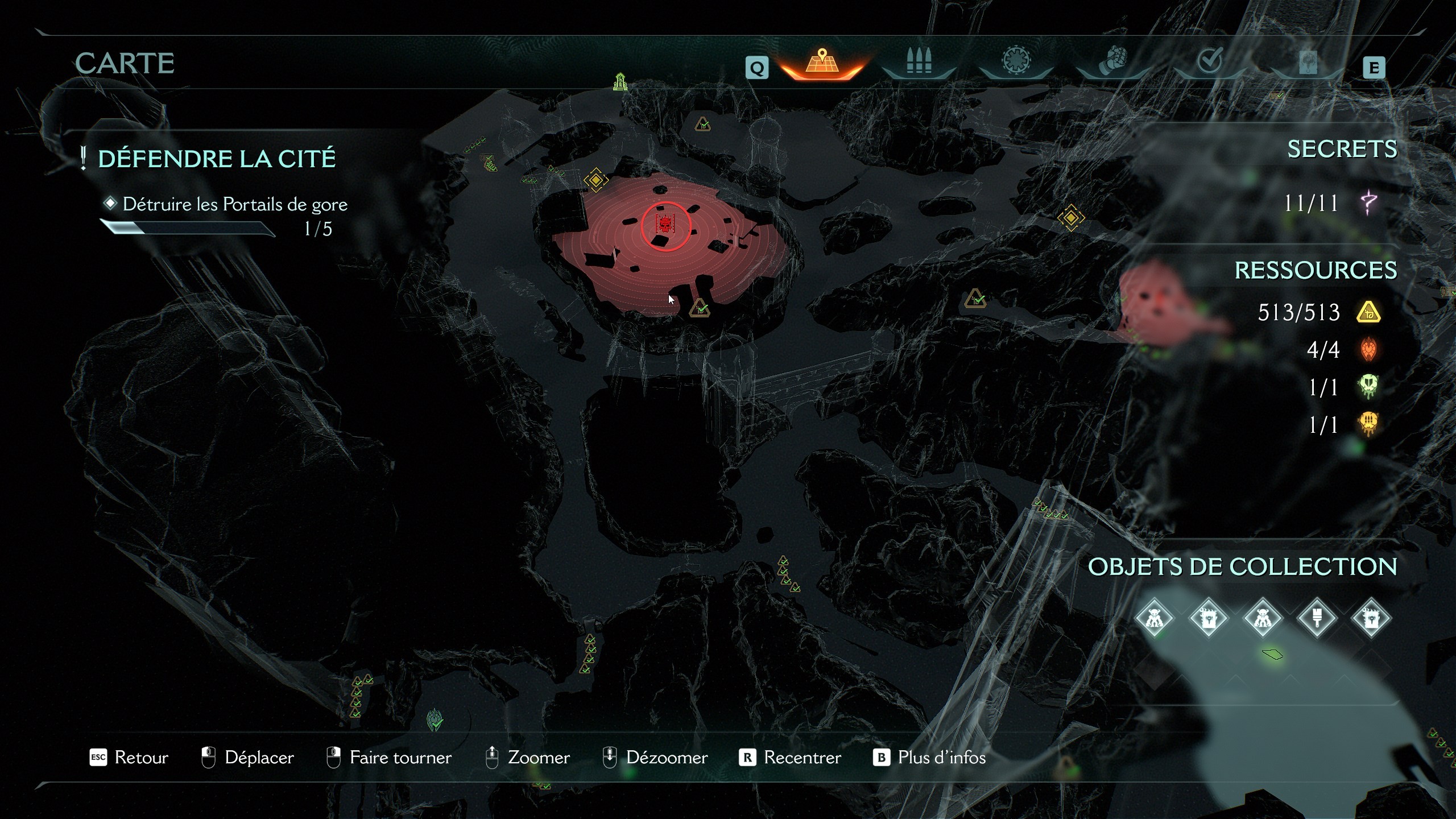Open the objectives checkmark tab

tap(1211, 60)
